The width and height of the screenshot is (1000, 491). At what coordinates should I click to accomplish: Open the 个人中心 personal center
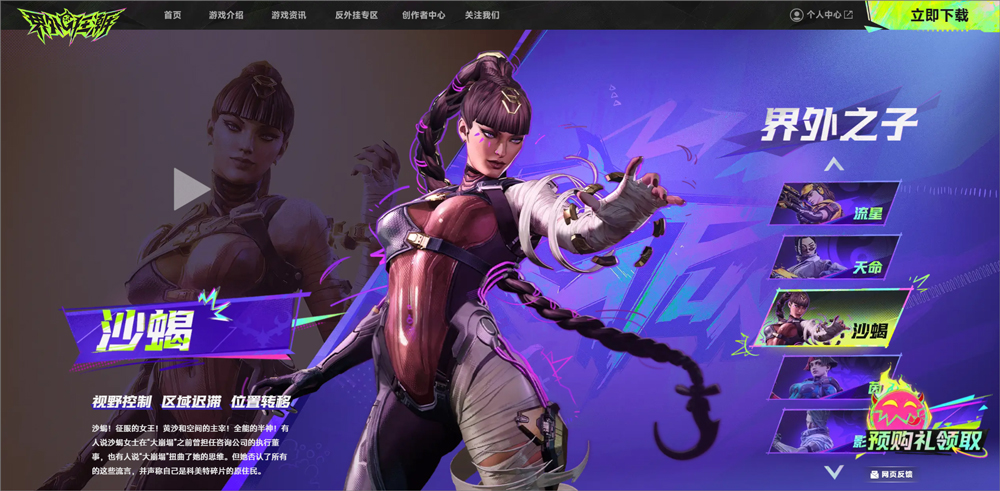[x=821, y=15]
